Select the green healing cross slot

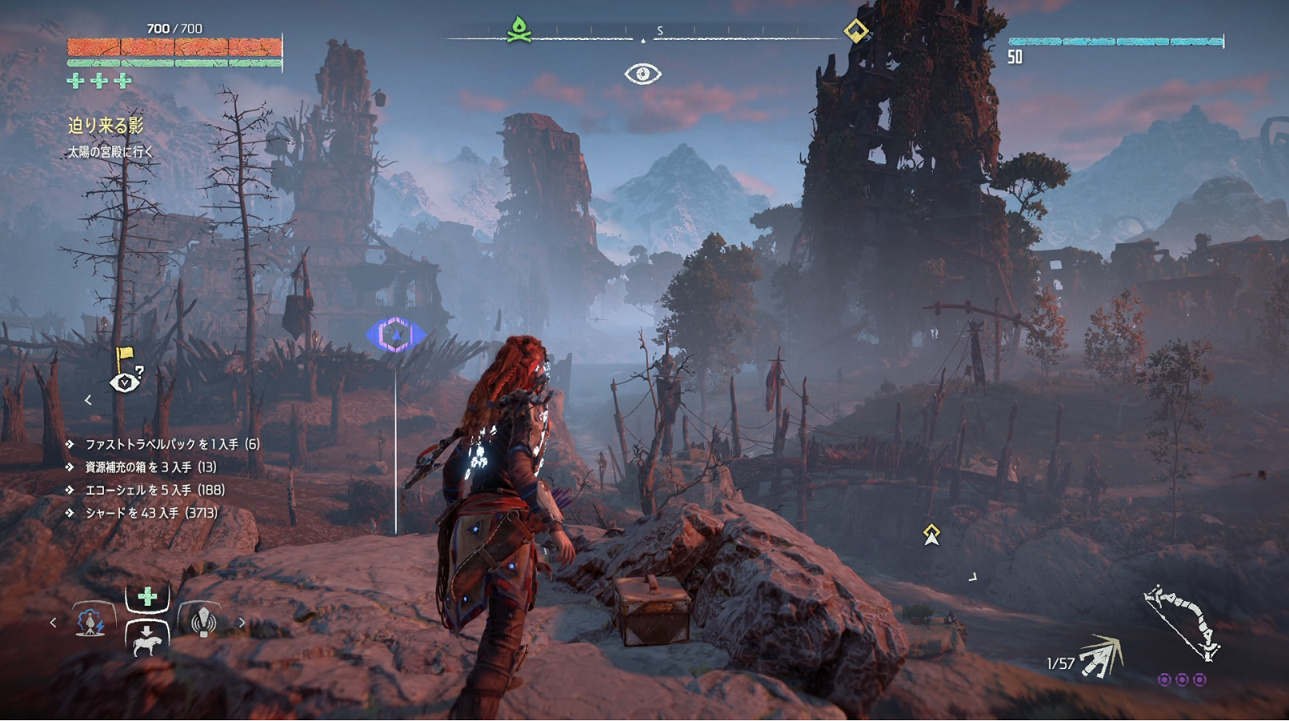tap(147, 597)
